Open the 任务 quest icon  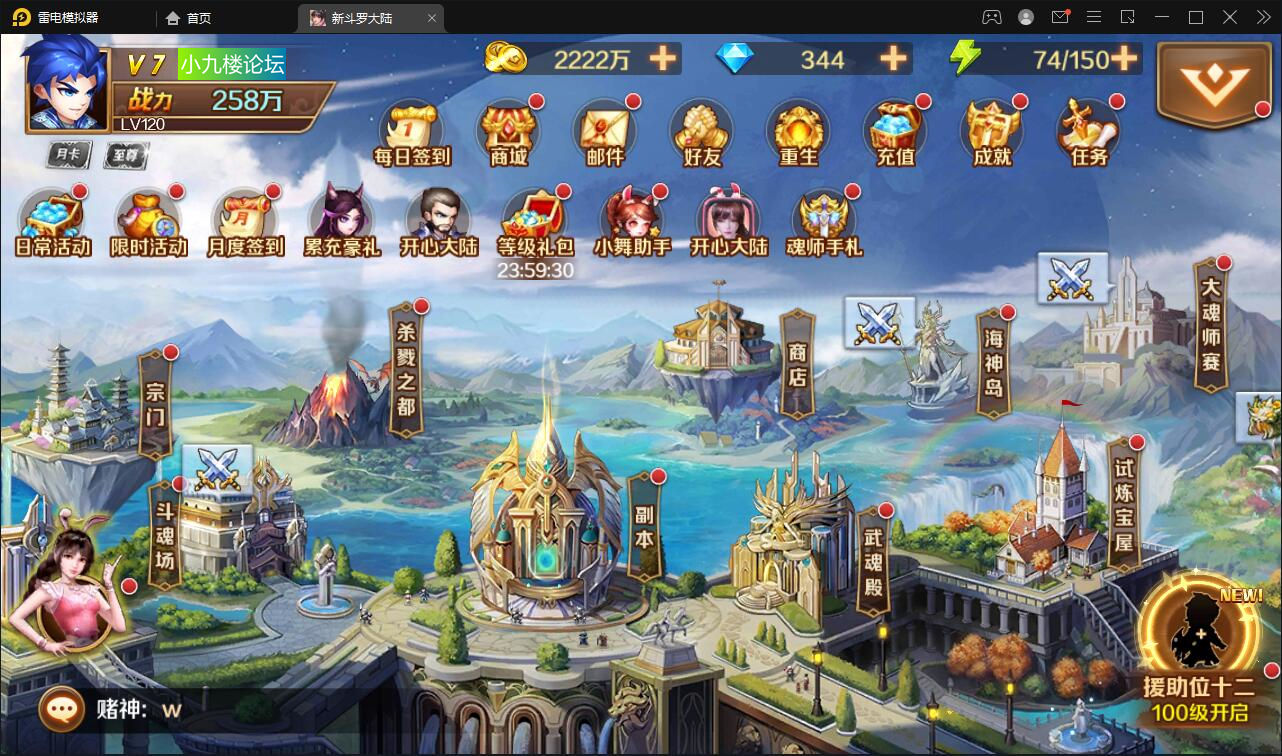click(1089, 133)
